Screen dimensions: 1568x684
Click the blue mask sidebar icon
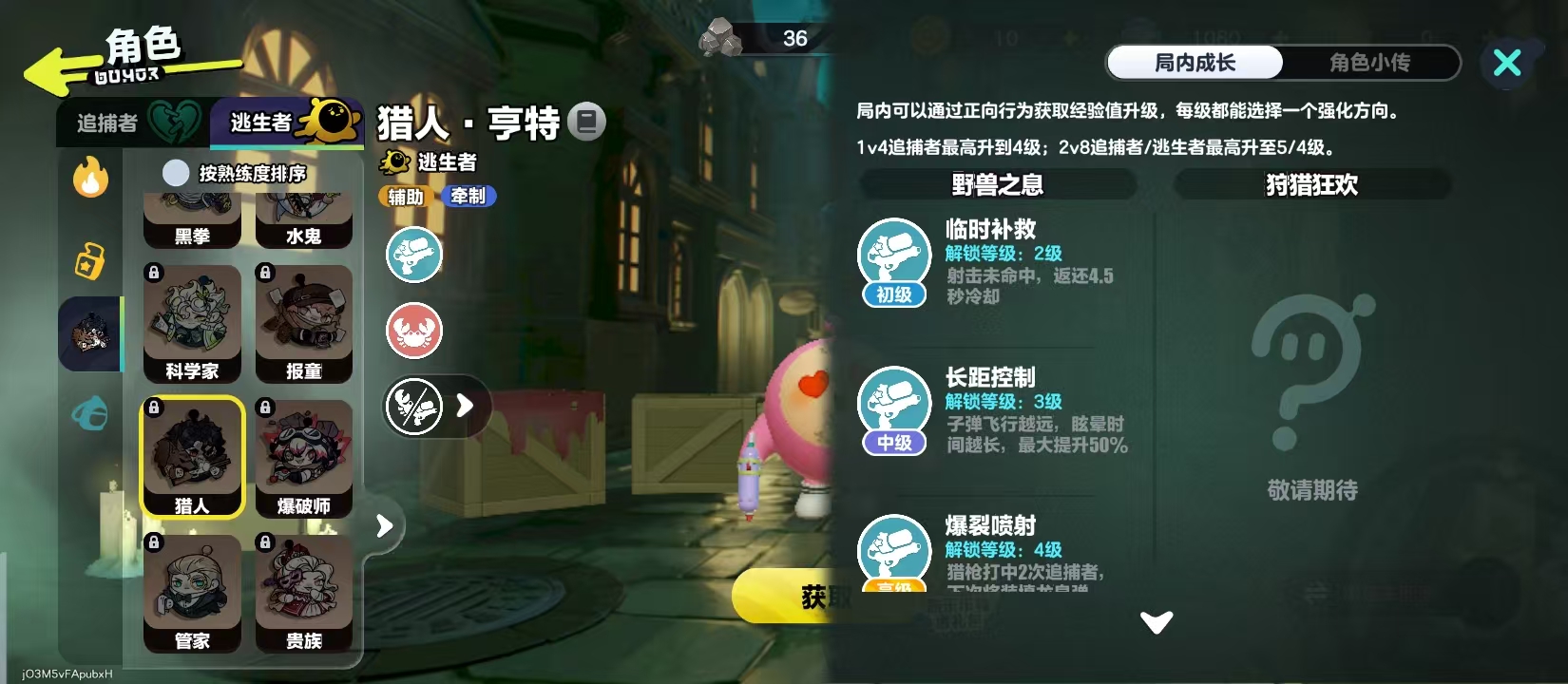coord(89,415)
